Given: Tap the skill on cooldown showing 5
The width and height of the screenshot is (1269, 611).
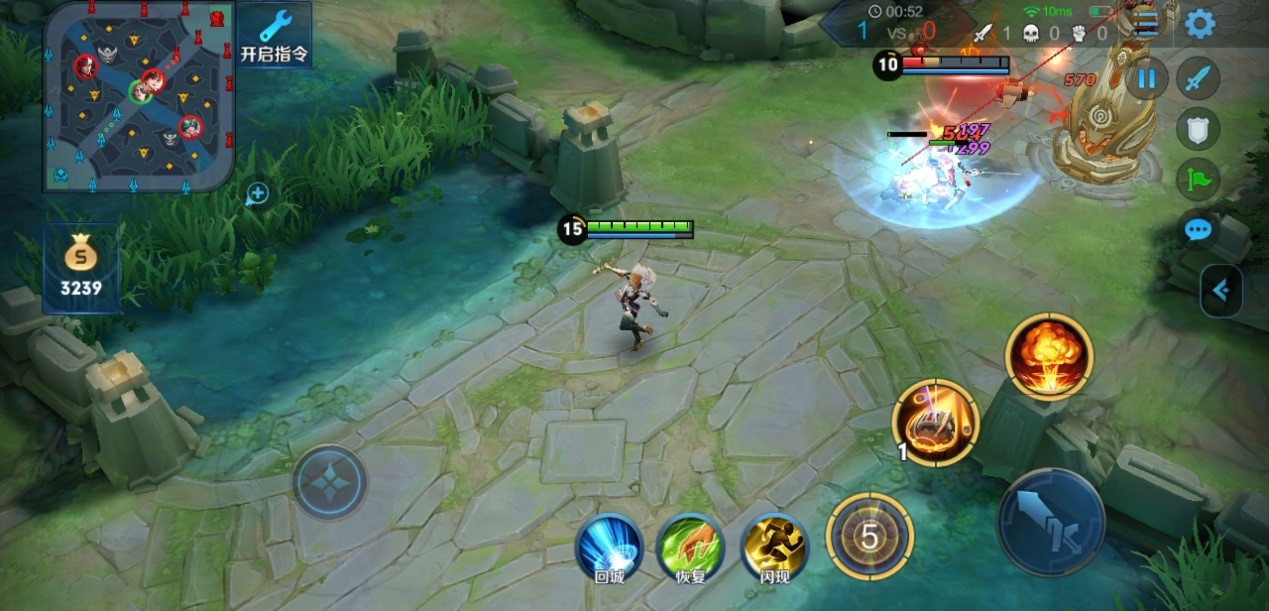Looking at the screenshot, I should tap(869, 537).
